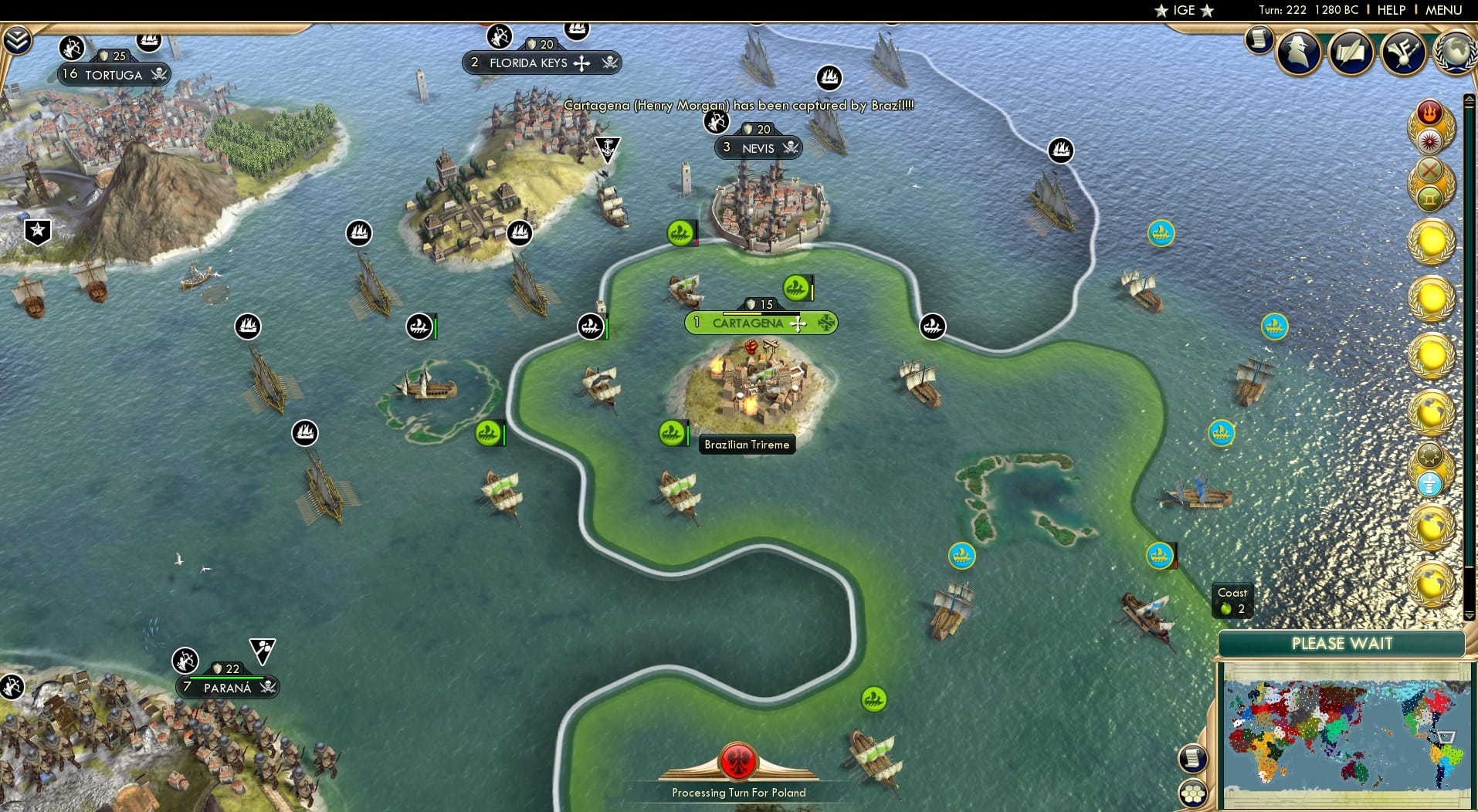Open the game MENU
The width and height of the screenshot is (1478, 812).
click(1445, 10)
